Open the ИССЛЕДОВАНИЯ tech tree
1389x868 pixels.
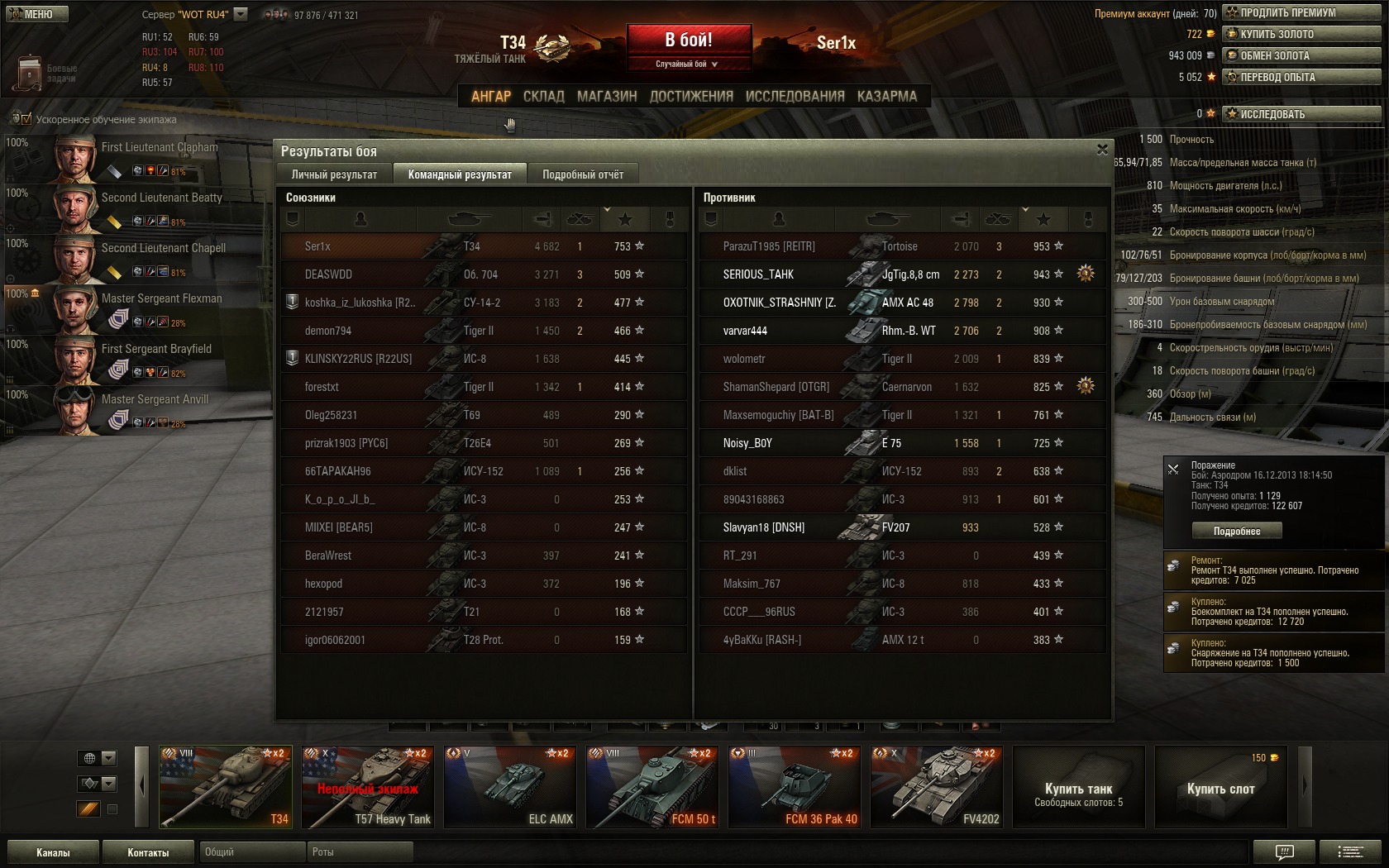[x=795, y=97]
